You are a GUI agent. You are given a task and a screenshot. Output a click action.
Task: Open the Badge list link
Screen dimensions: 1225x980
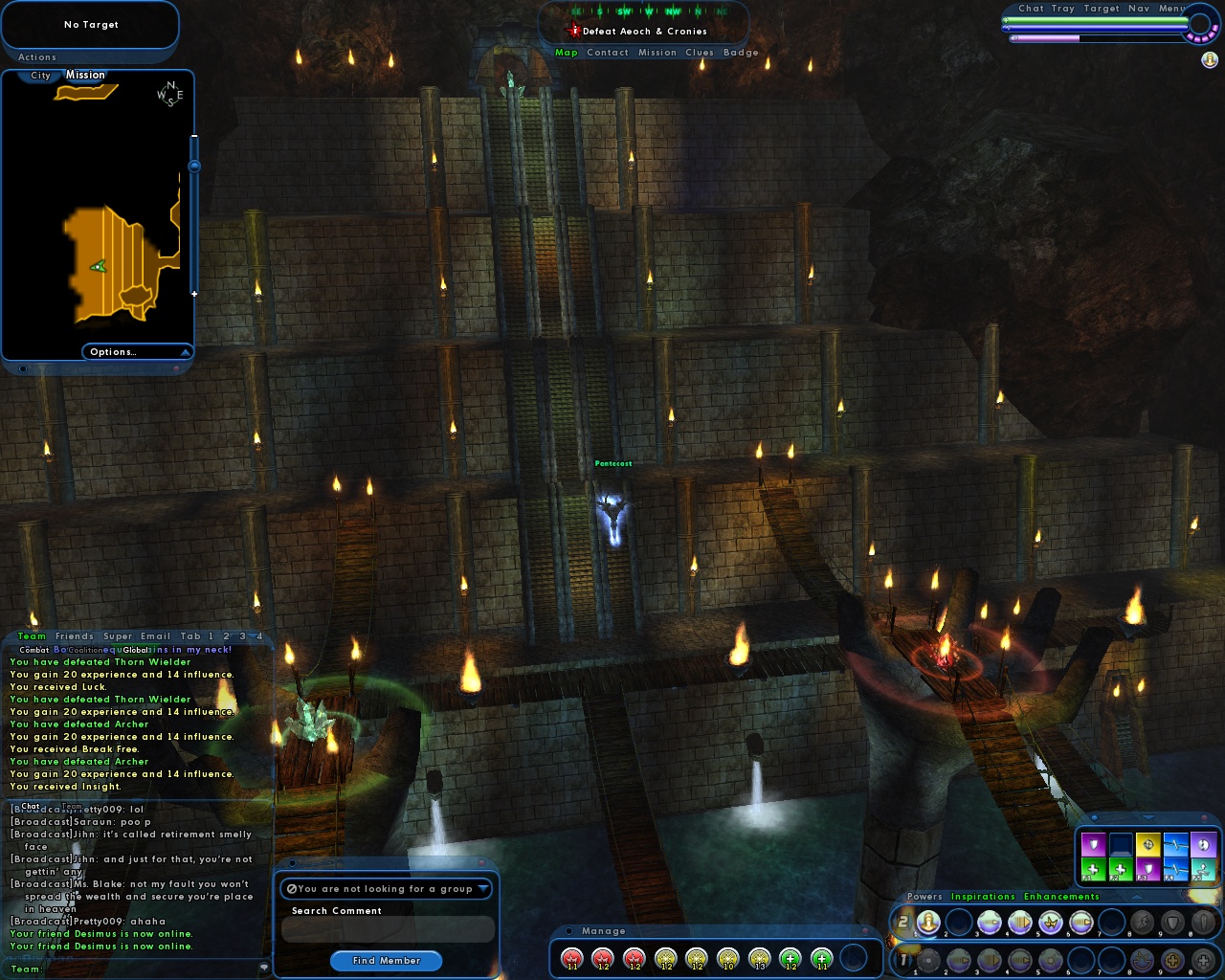coord(741,53)
